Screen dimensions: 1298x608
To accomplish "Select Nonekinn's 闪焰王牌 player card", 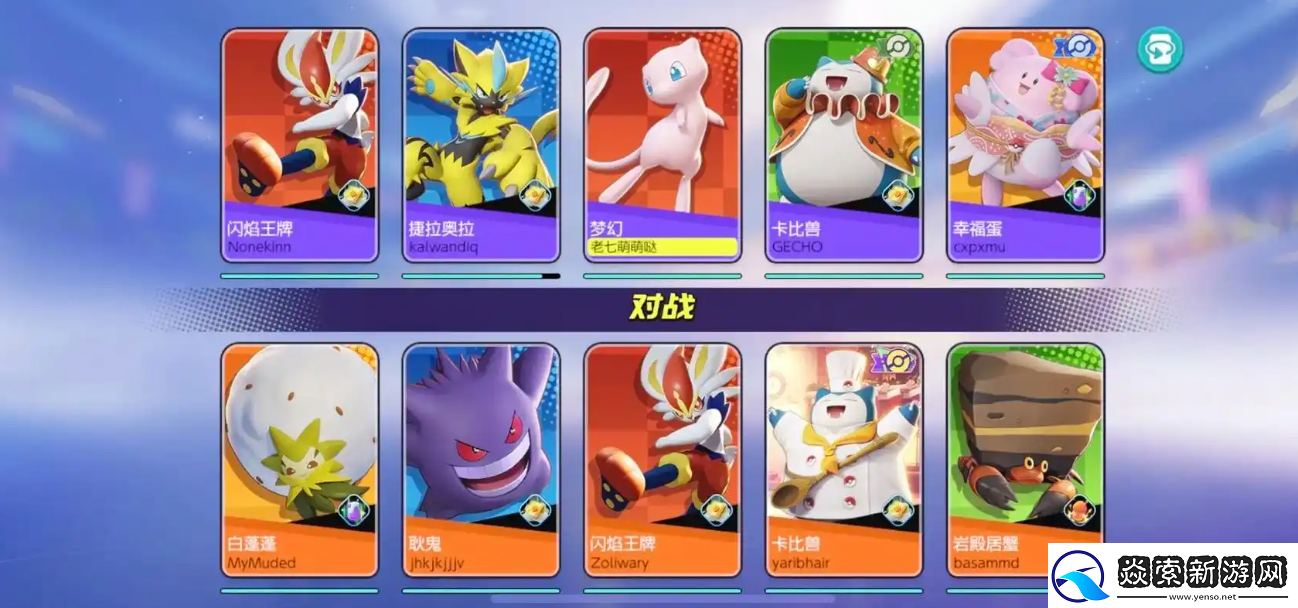I will (300, 145).
